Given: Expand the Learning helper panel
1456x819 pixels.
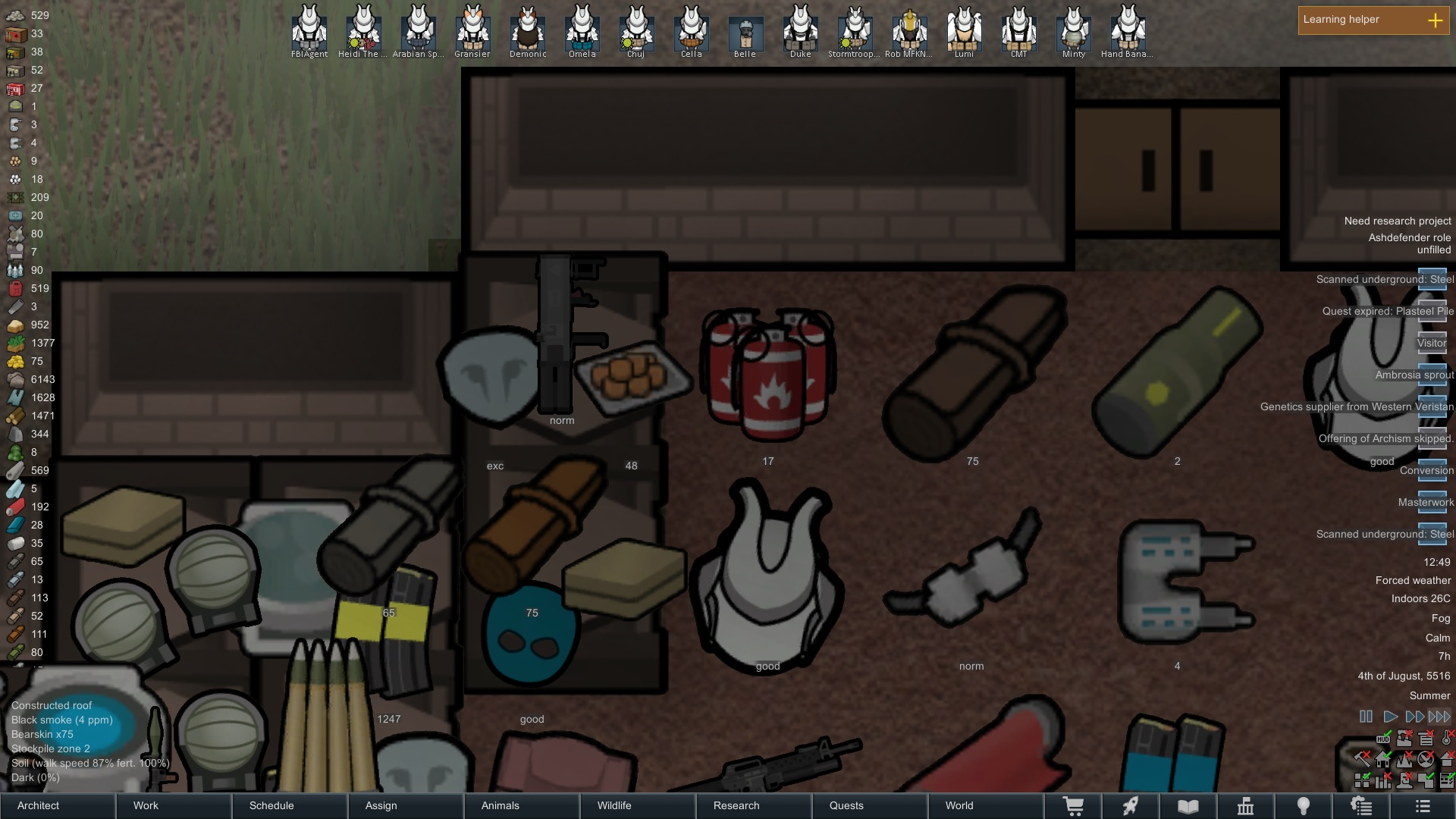Looking at the screenshot, I should point(1435,20).
